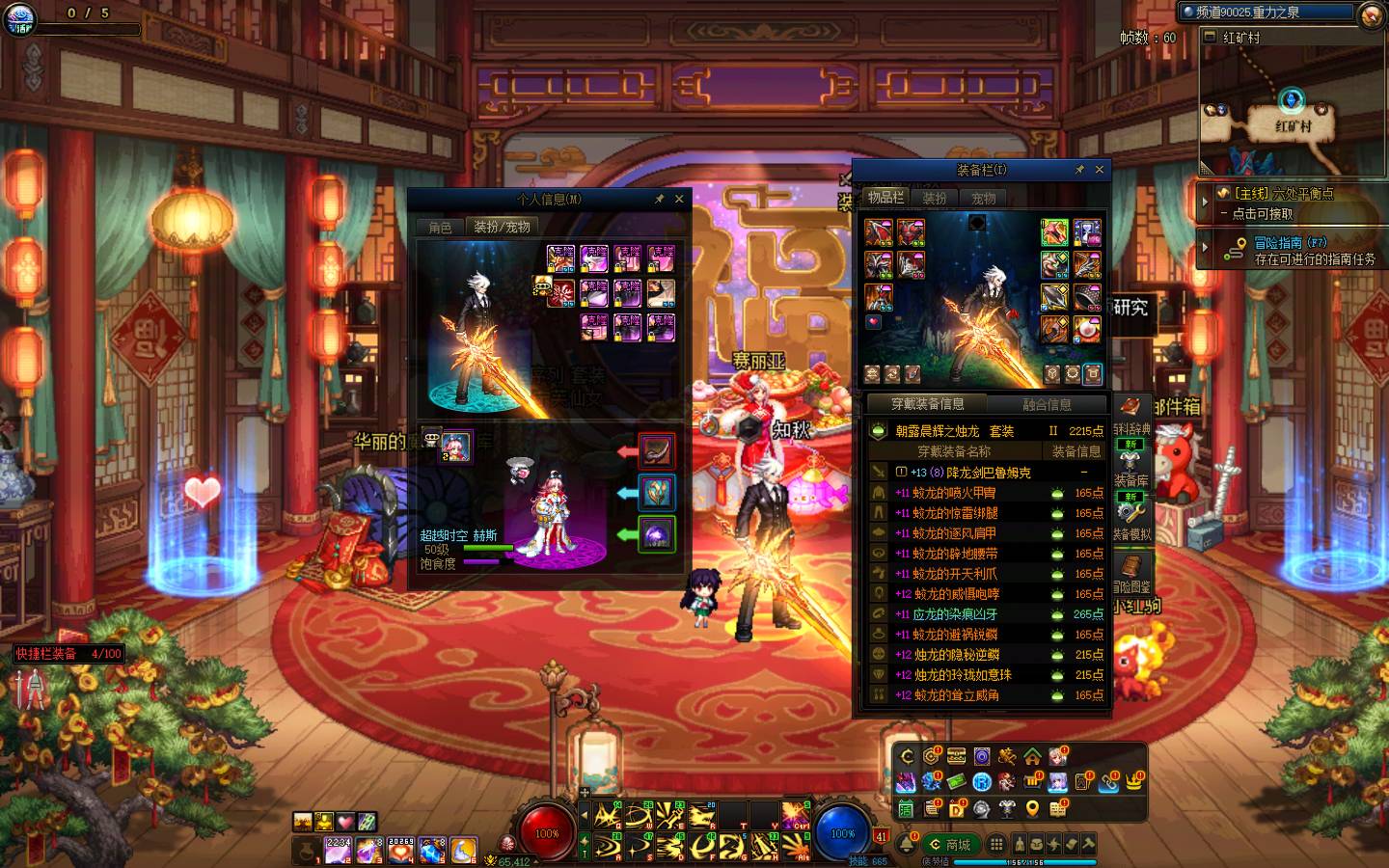
Task: View the 穿戴装备信息 tab
Action: [927, 404]
